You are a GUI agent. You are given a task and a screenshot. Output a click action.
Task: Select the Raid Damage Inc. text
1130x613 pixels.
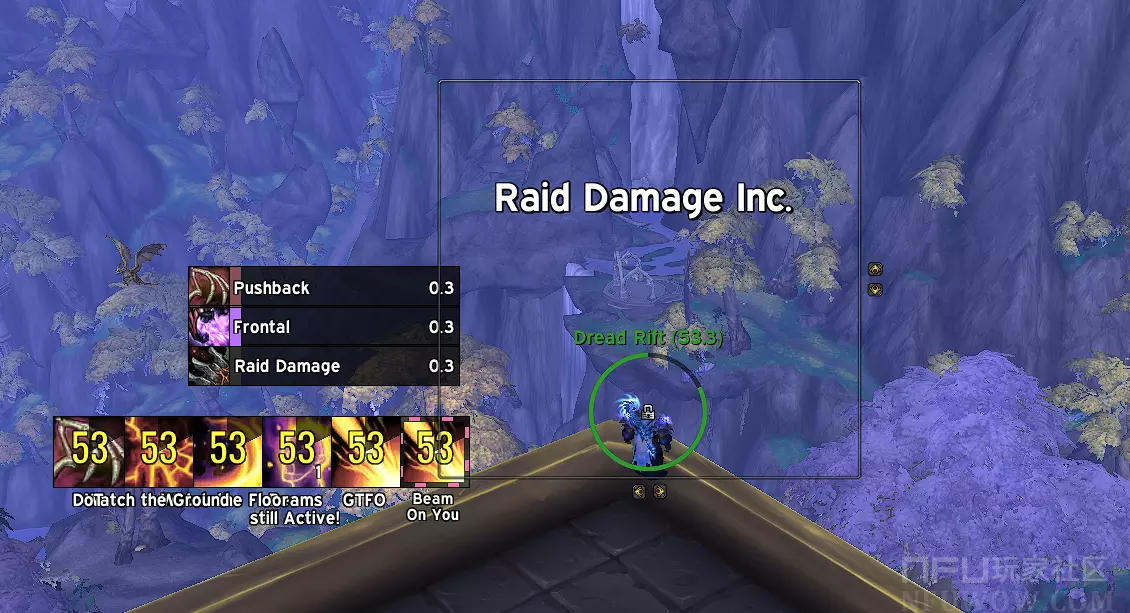(644, 198)
